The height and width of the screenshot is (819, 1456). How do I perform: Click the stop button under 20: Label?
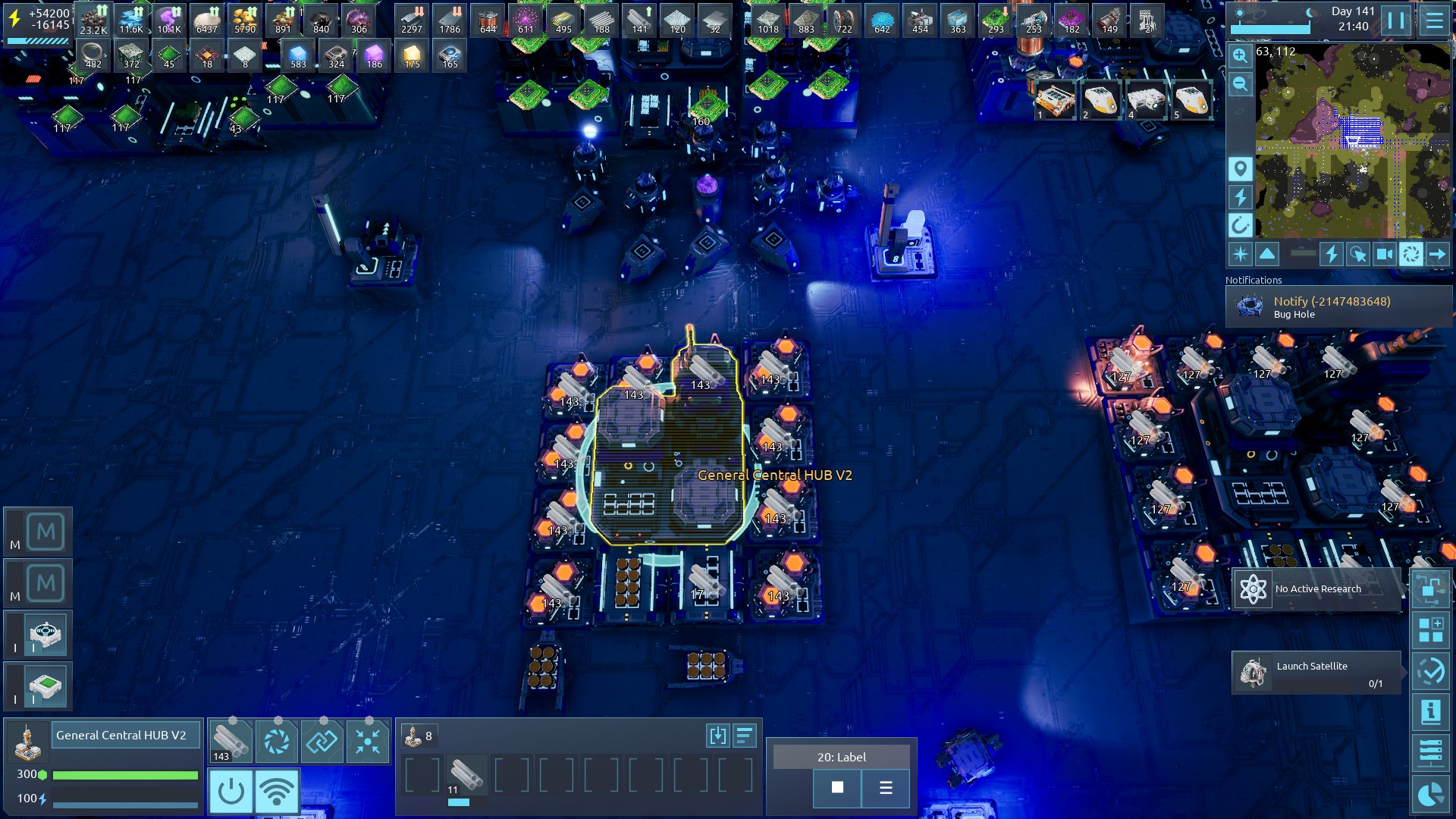click(x=837, y=788)
